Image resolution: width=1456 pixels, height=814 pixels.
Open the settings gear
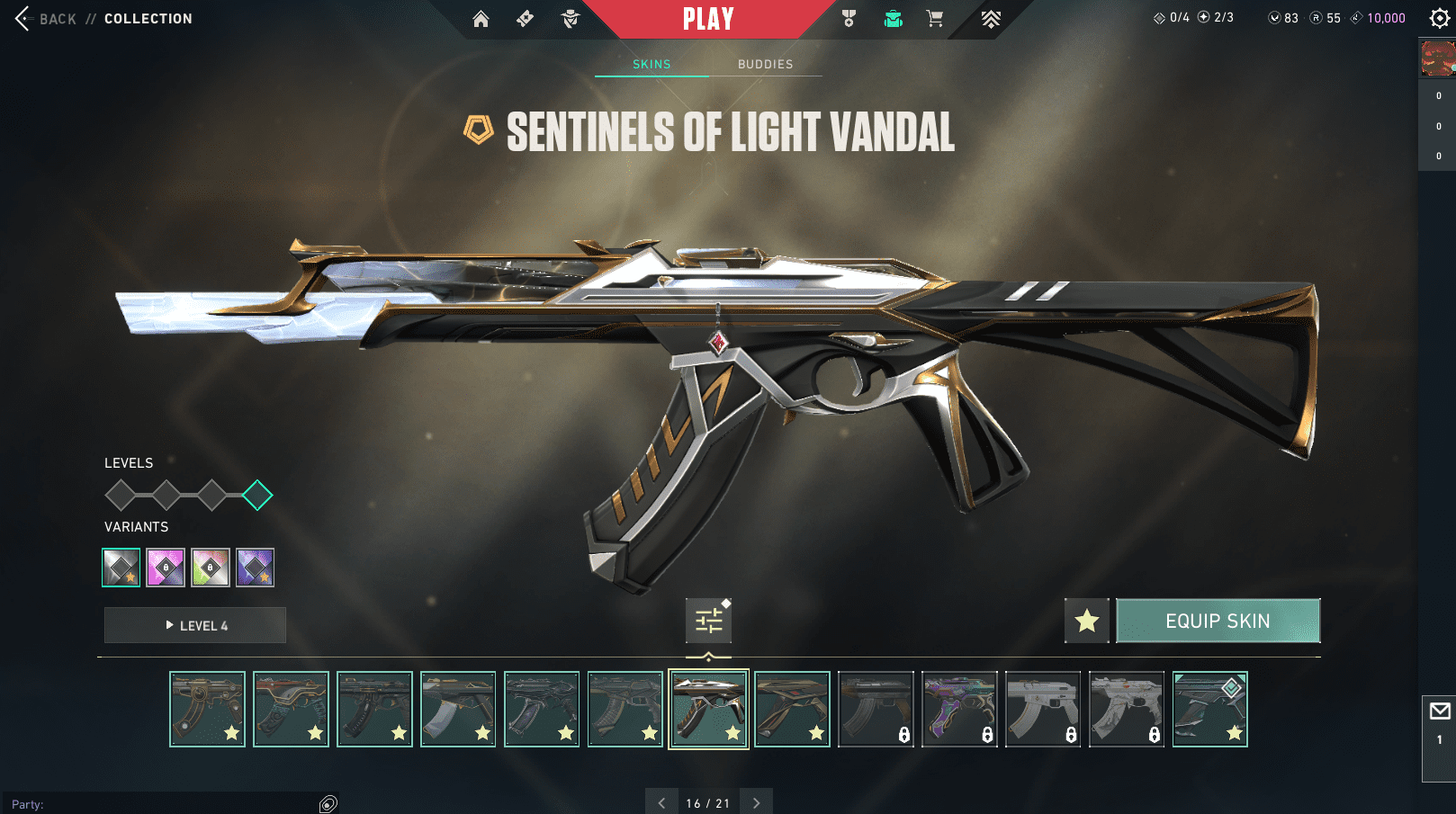pos(1439,18)
